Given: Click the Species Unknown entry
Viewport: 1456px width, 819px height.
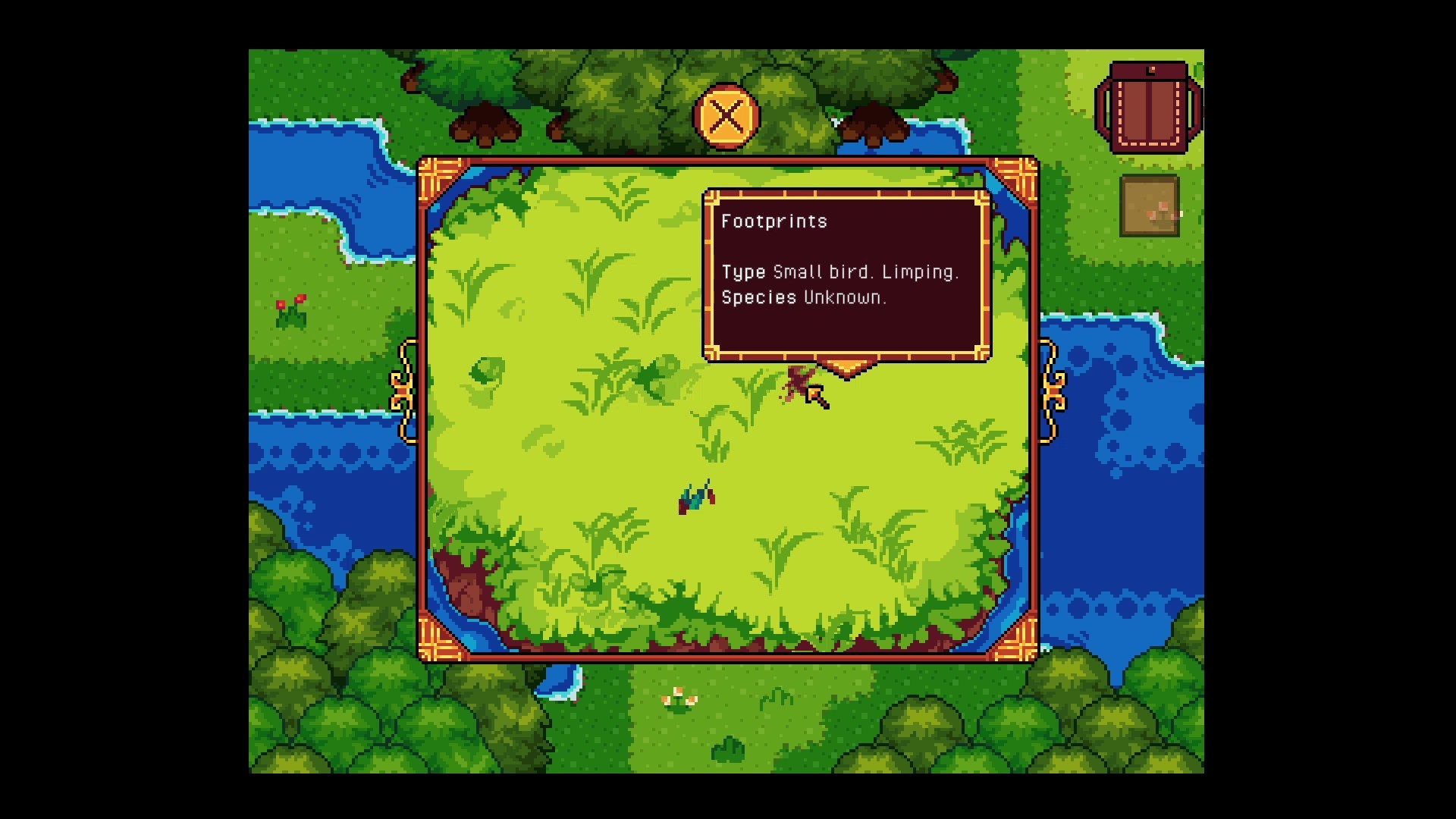Looking at the screenshot, I should pos(802,299).
